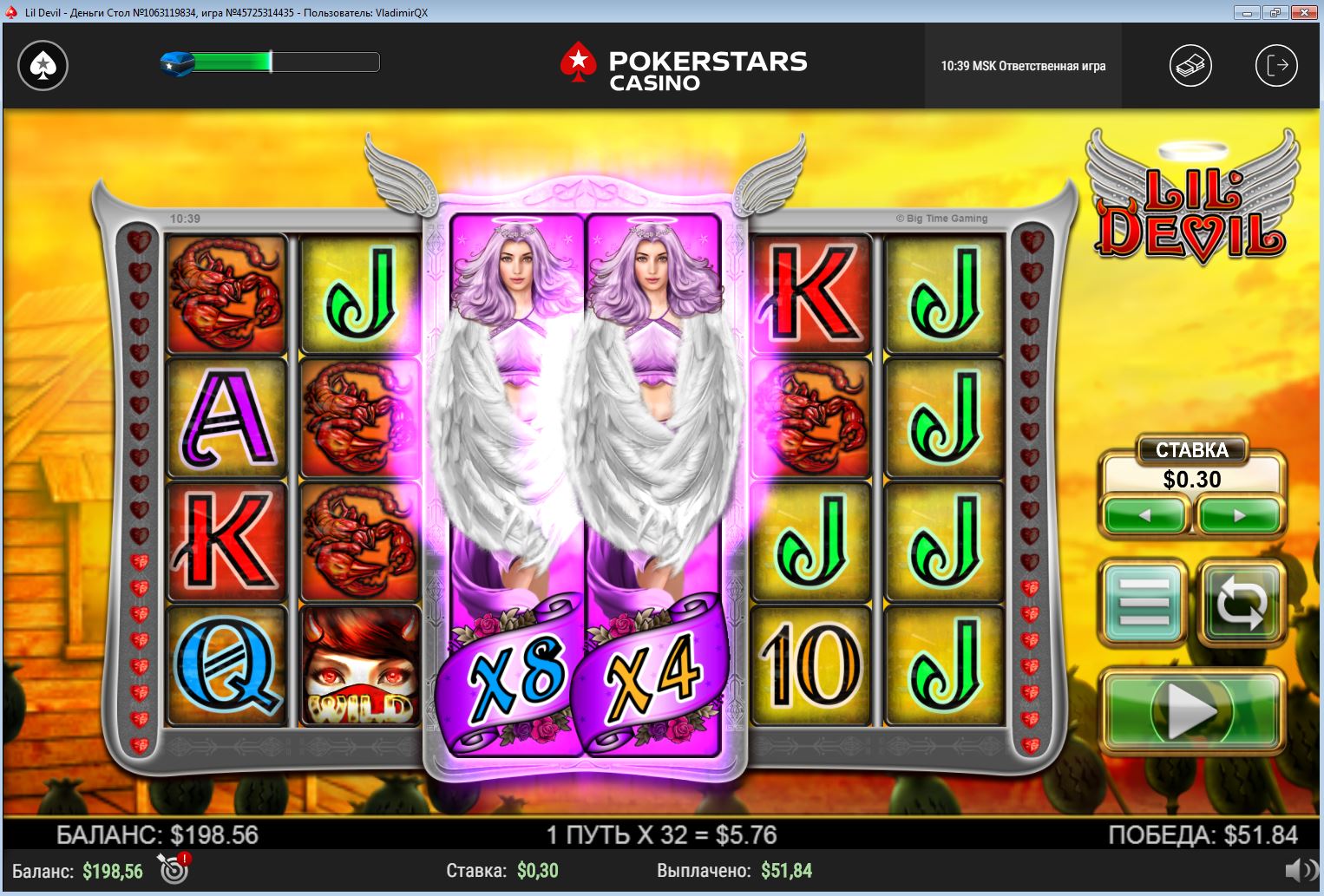The width and height of the screenshot is (1324, 896).
Task: Toggle sound with the speaker icon
Action: (1300, 870)
